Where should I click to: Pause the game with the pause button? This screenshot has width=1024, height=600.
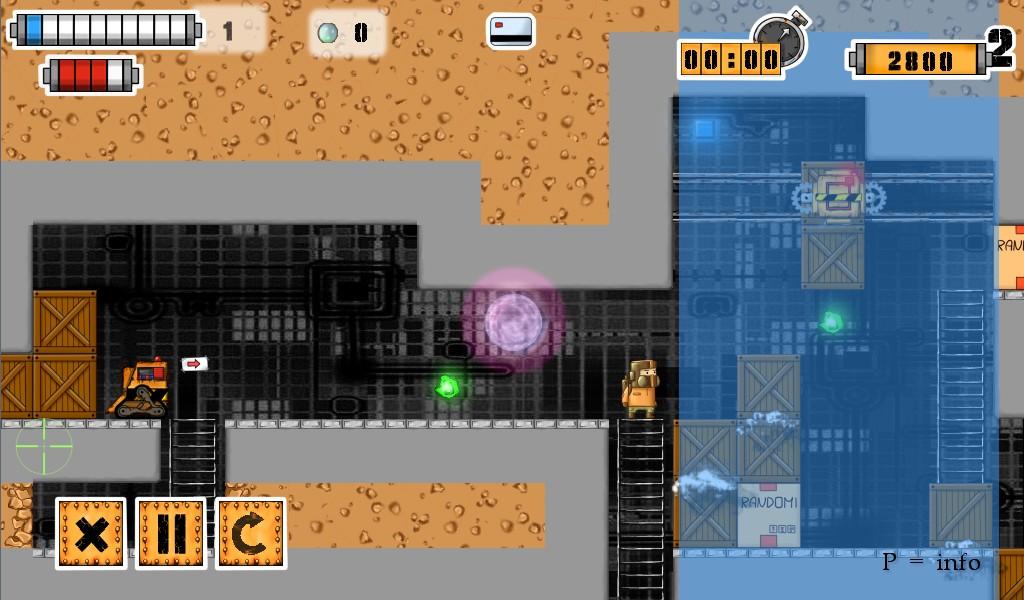(171, 533)
